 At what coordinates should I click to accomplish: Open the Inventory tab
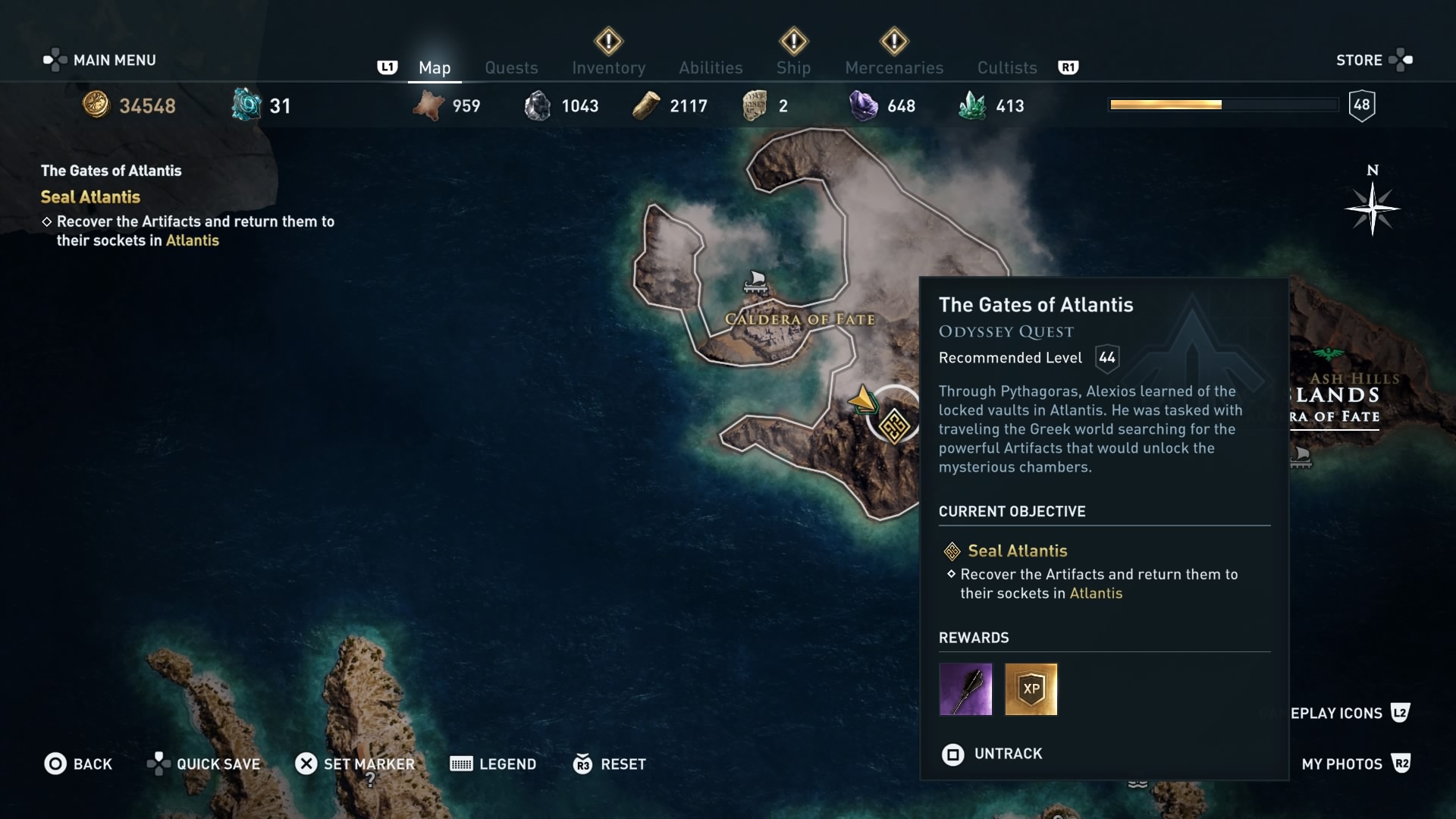[608, 67]
